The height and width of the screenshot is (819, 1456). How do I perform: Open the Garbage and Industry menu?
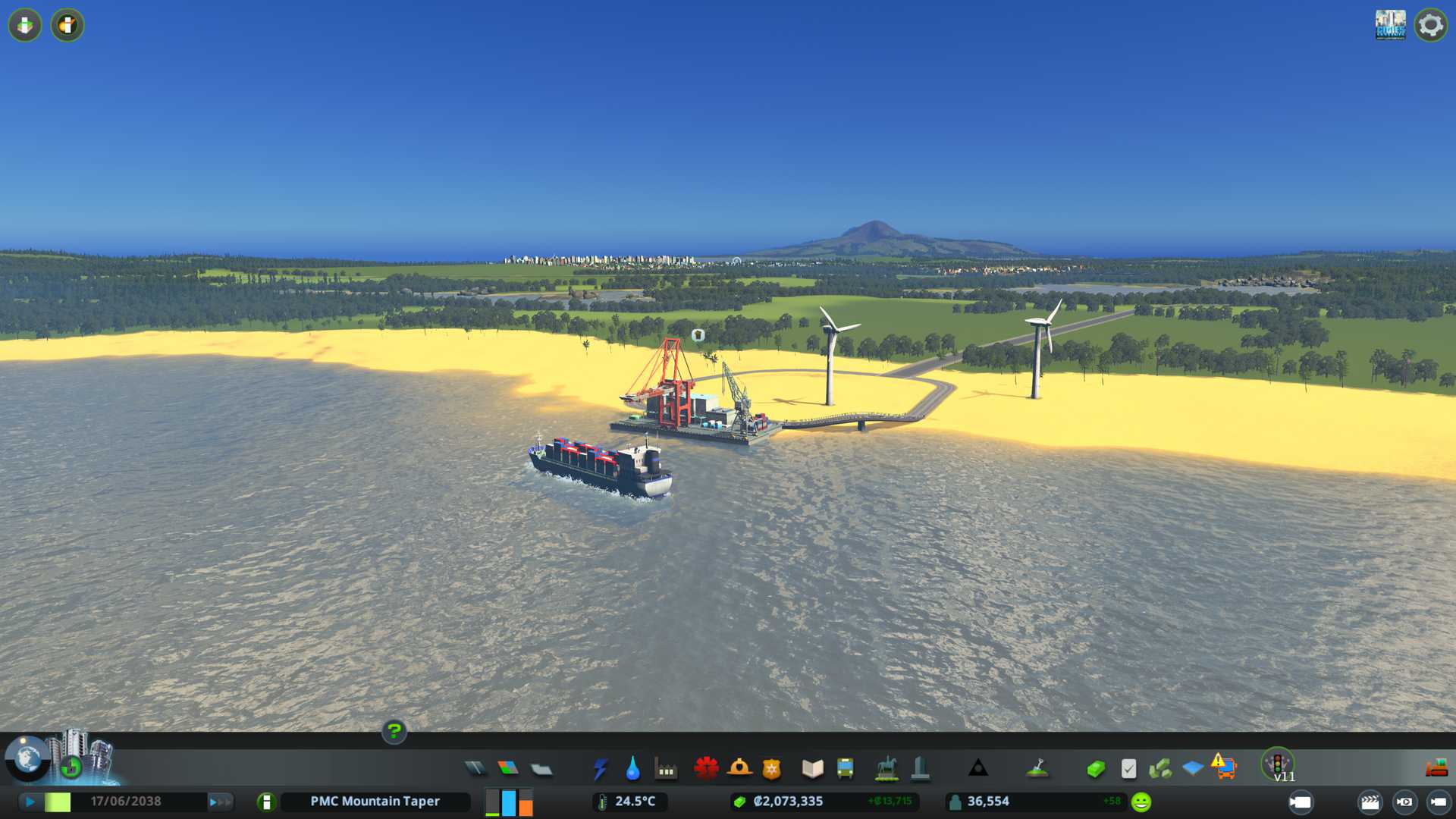click(666, 769)
